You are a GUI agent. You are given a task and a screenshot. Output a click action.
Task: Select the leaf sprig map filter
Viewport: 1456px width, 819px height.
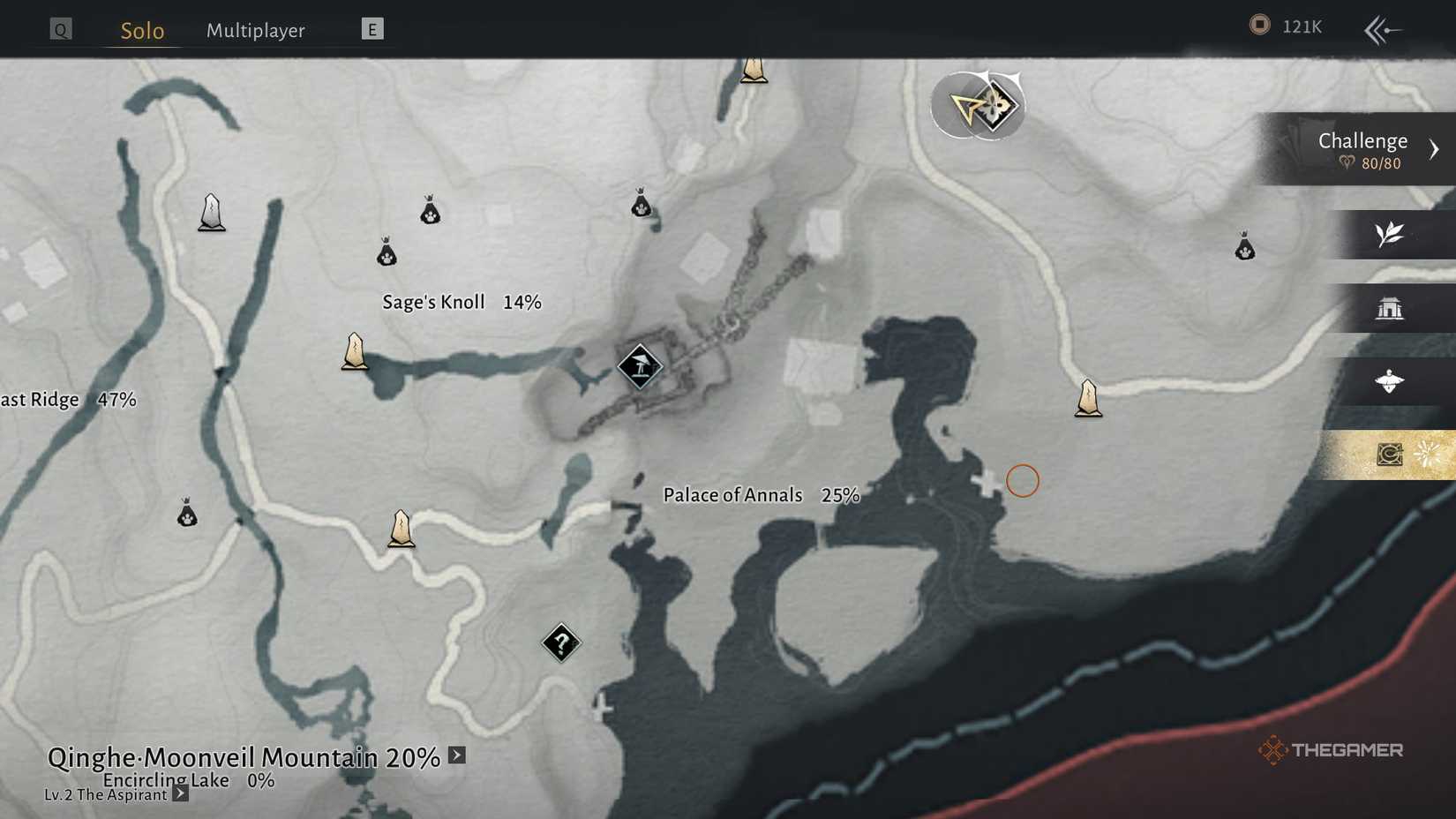tap(1389, 235)
